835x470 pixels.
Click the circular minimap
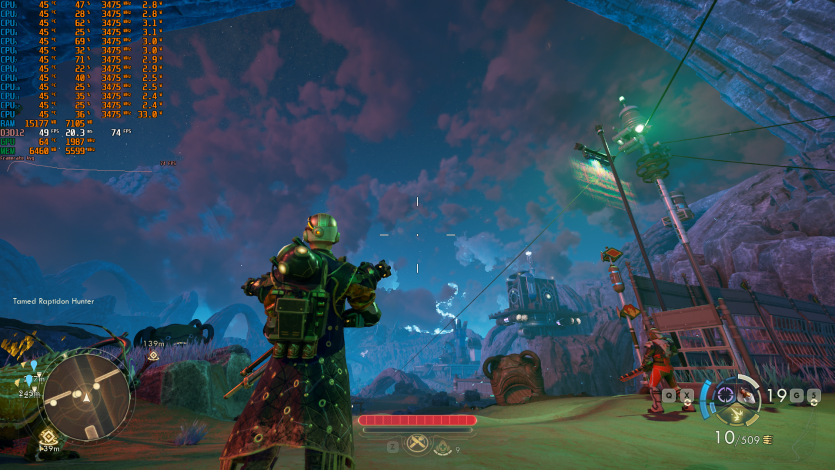point(86,395)
